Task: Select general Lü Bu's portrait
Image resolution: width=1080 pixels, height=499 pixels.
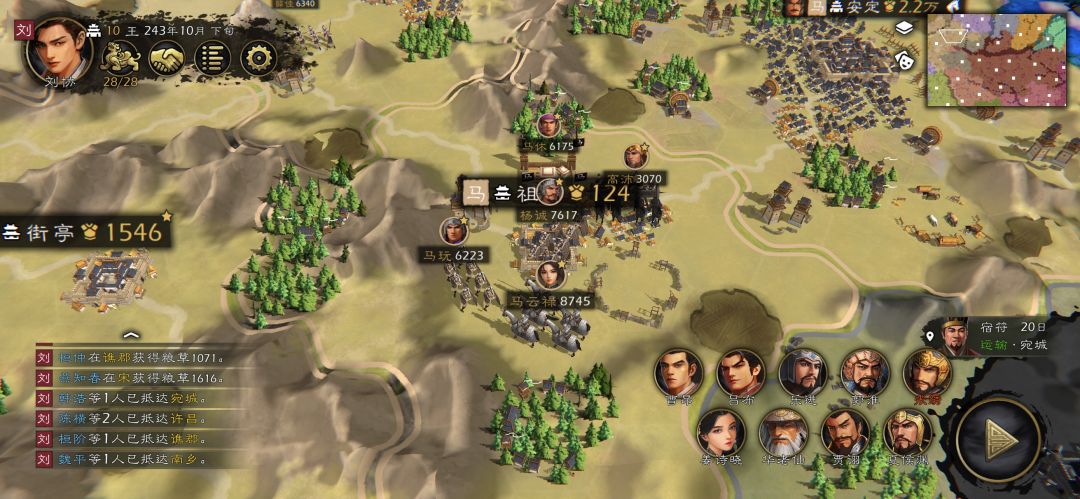Action: 739,373
